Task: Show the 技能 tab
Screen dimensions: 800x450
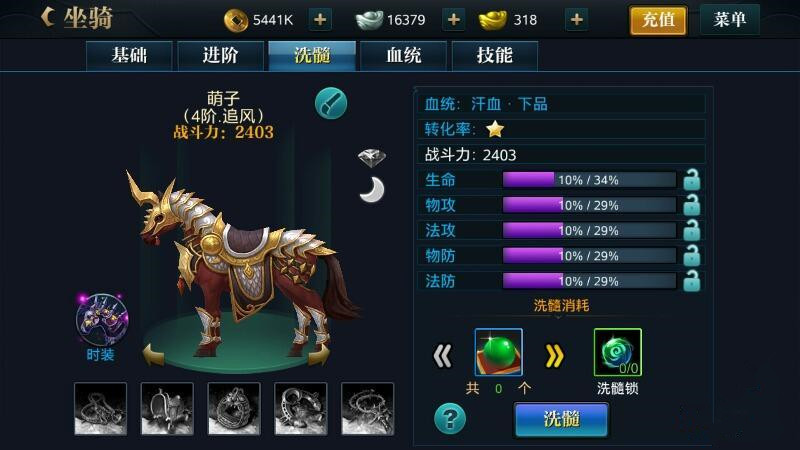Action: 495,56
